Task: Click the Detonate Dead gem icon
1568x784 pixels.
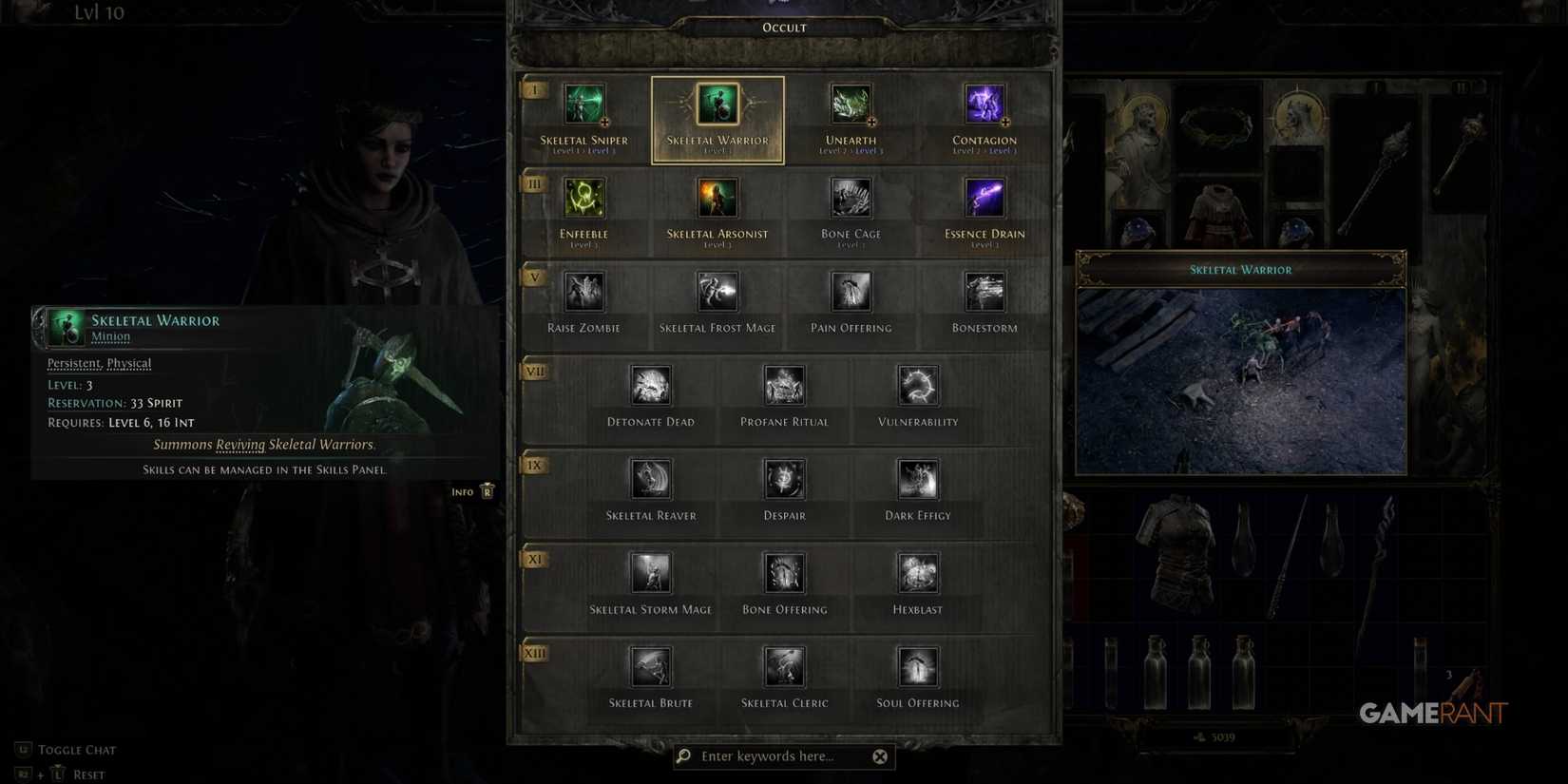Action: [x=651, y=385]
